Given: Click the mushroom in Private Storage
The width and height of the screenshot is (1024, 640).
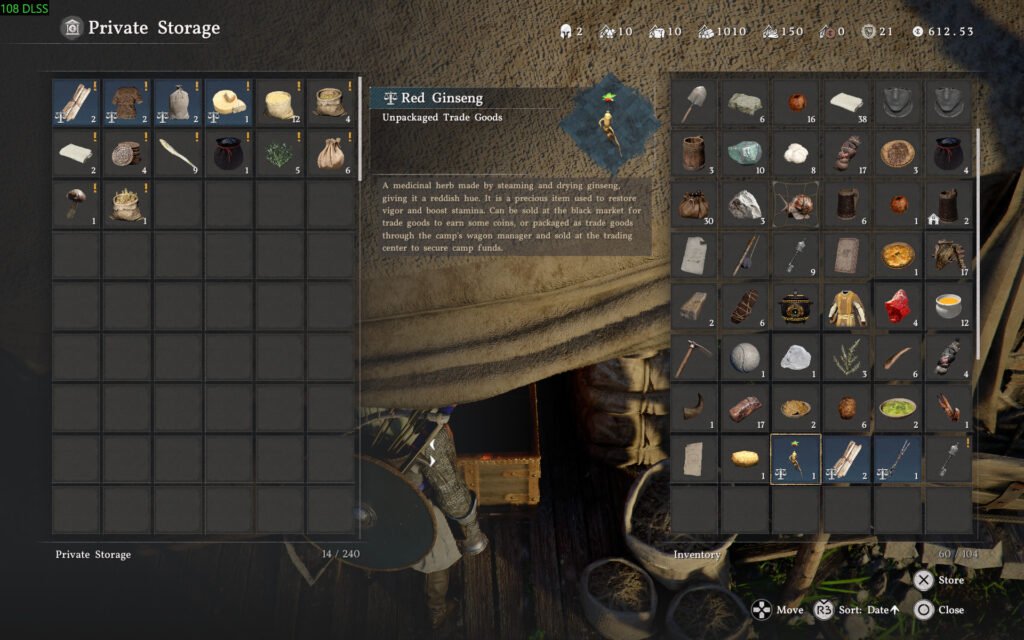Looking at the screenshot, I should pos(76,205).
